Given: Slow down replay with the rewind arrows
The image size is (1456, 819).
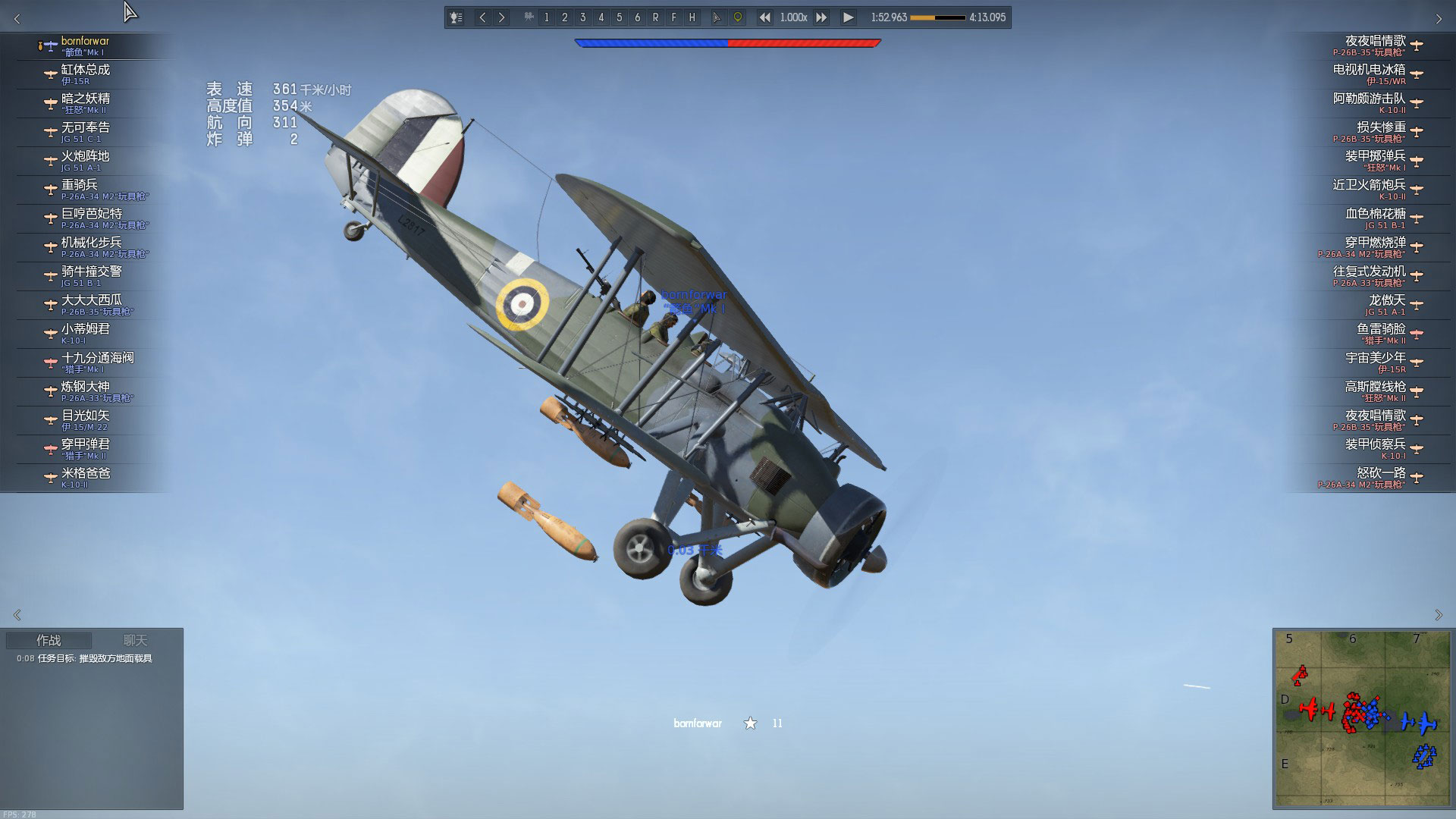Looking at the screenshot, I should point(764,17).
